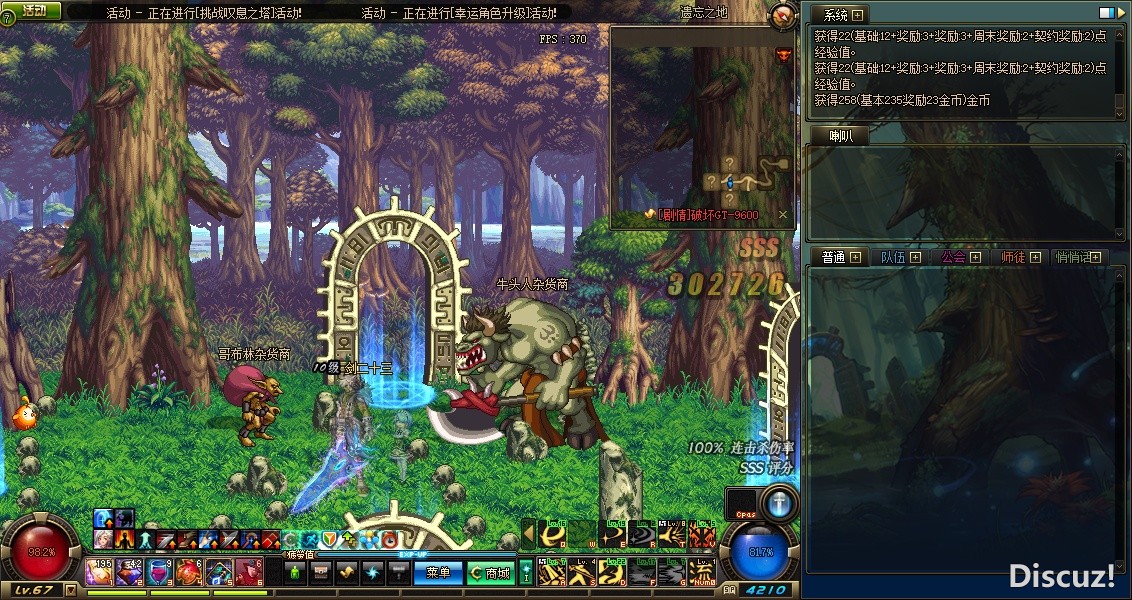This screenshot has width=1132, height=600.
Task: Expand the skill bar left arrow
Action: point(529,536)
